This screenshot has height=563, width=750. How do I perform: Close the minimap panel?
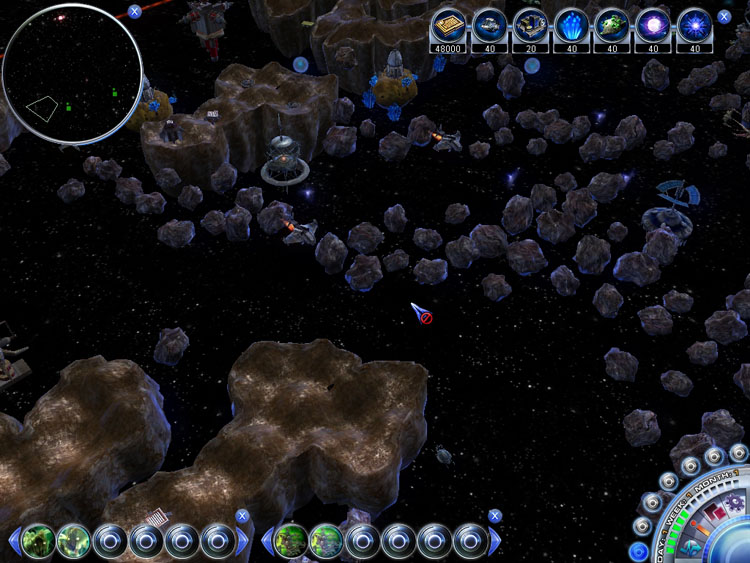pos(134,12)
